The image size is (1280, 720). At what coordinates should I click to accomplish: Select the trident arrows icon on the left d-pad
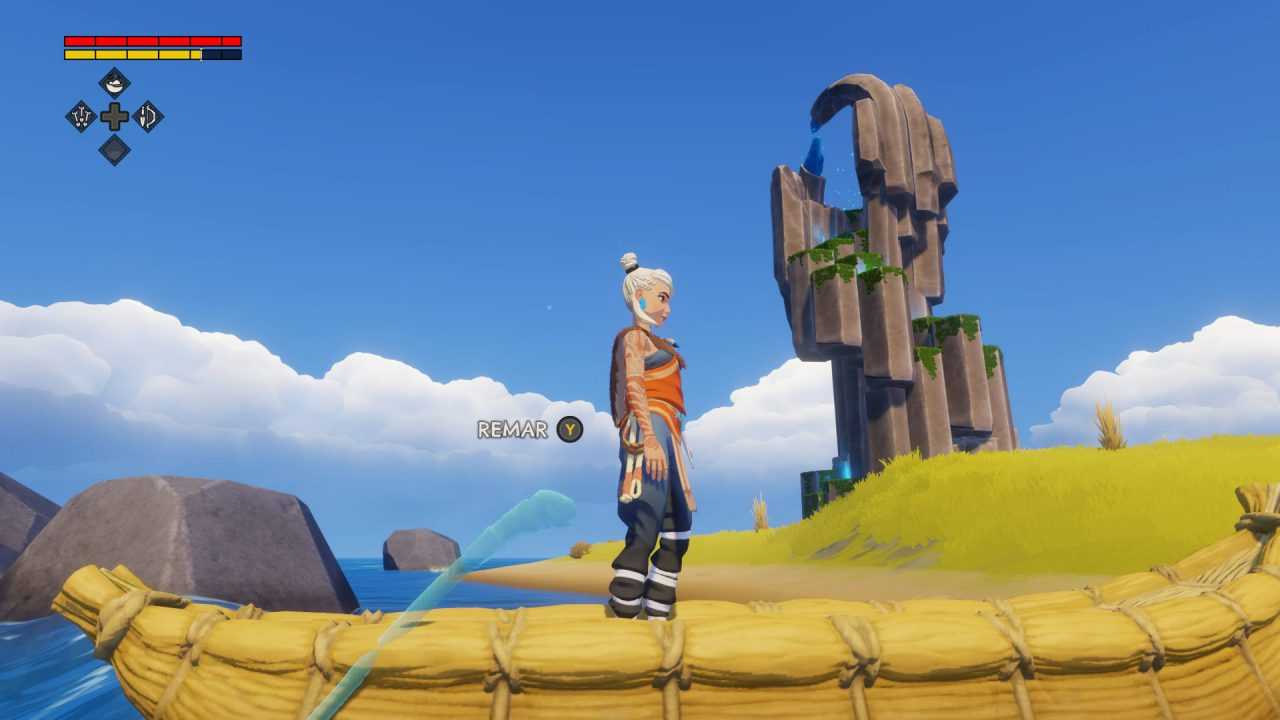80,116
